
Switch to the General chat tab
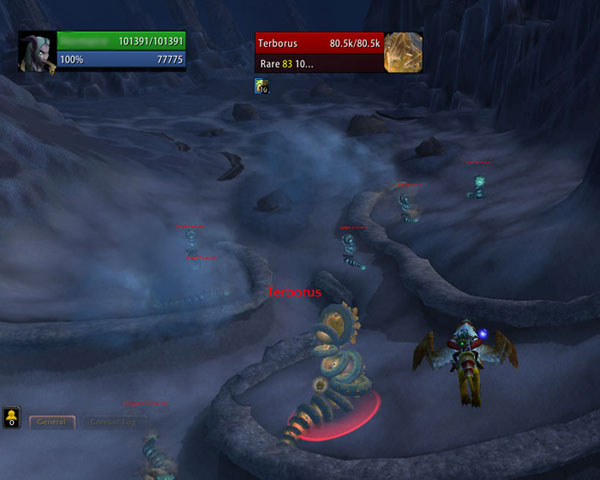pos(51,422)
